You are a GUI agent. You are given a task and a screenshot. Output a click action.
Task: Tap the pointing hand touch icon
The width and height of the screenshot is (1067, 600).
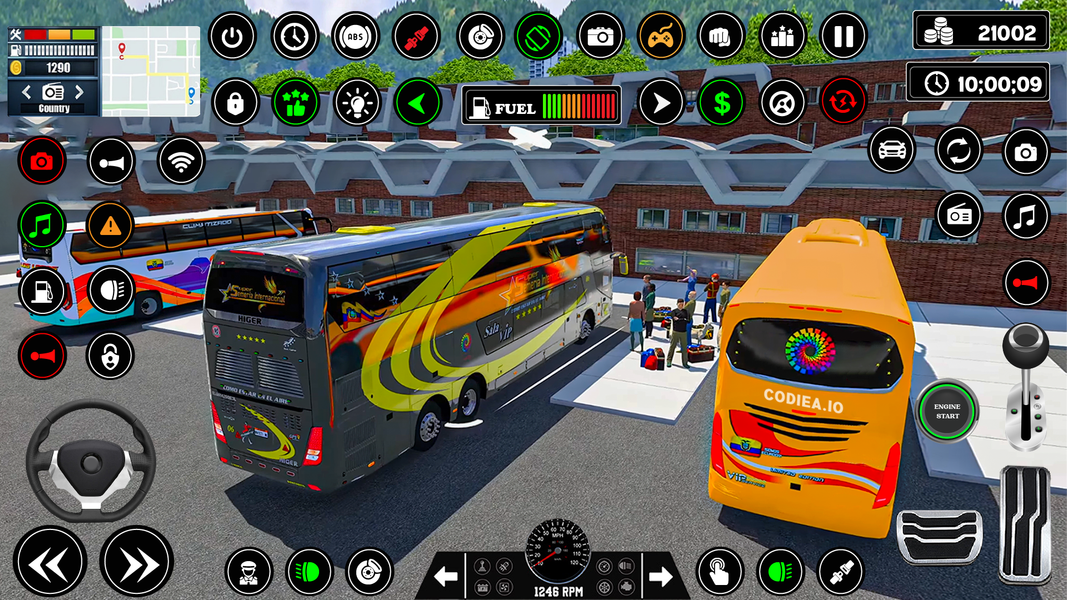point(720,572)
